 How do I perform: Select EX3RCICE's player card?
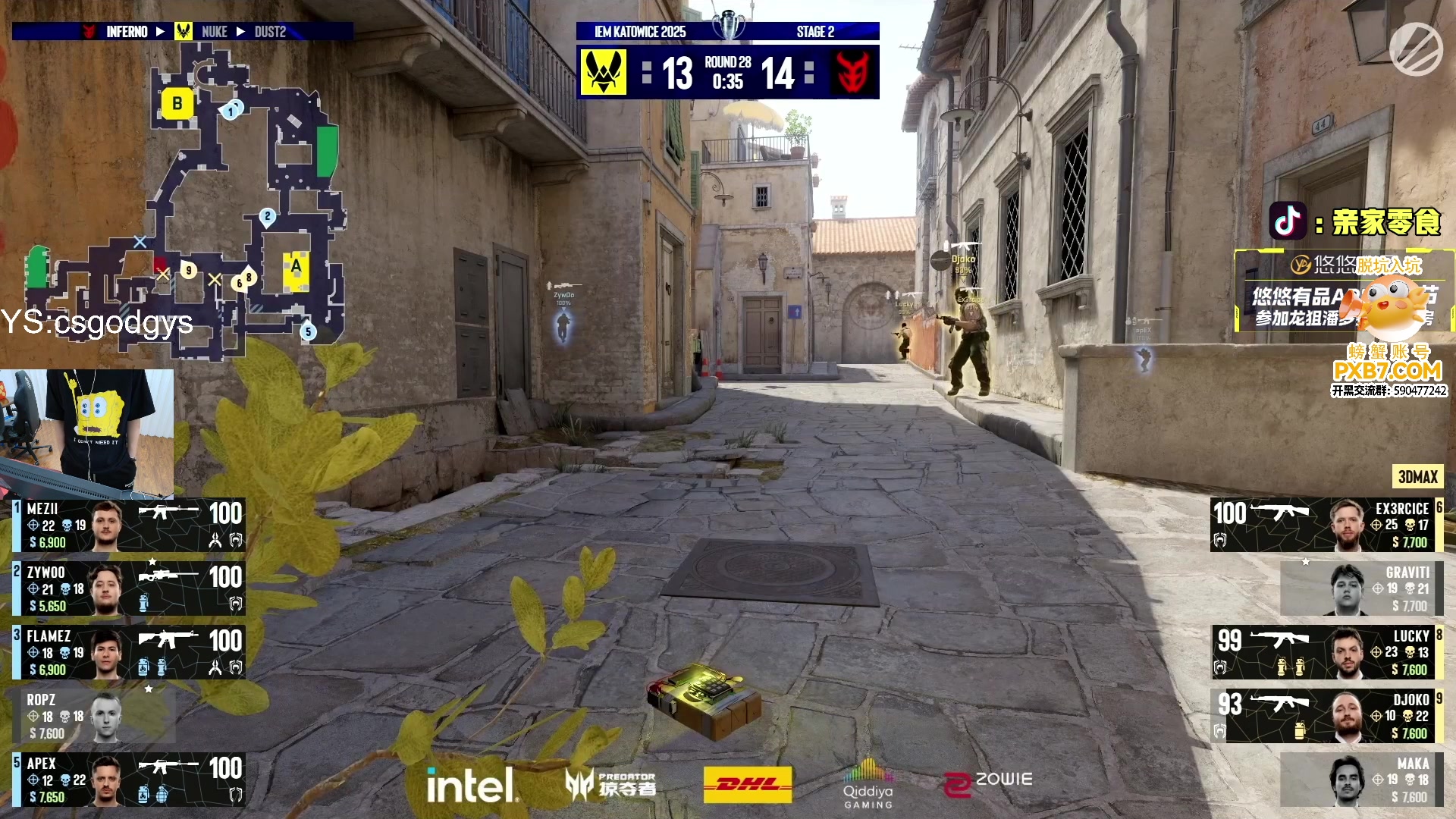point(1326,525)
